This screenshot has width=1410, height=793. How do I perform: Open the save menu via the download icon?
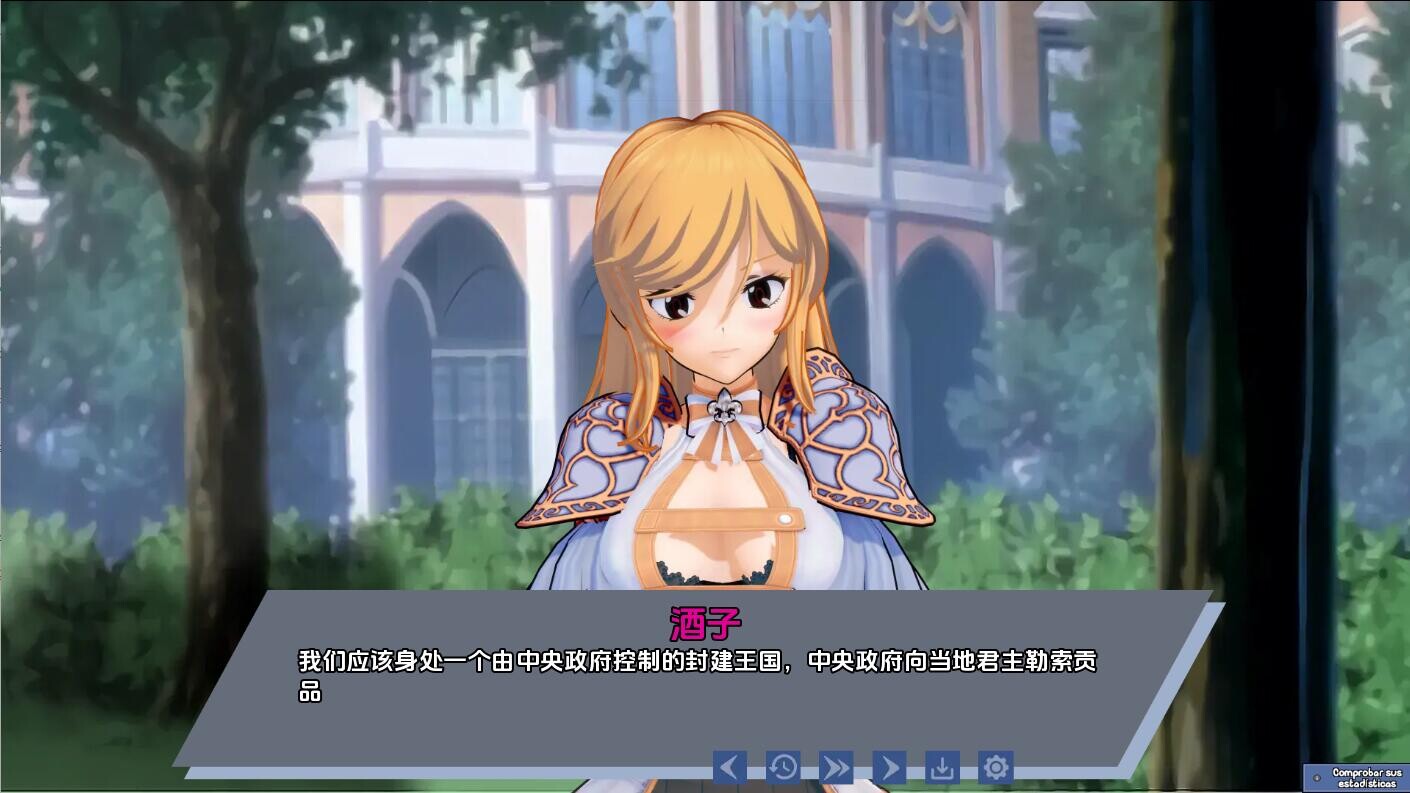pyautogui.click(x=944, y=768)
